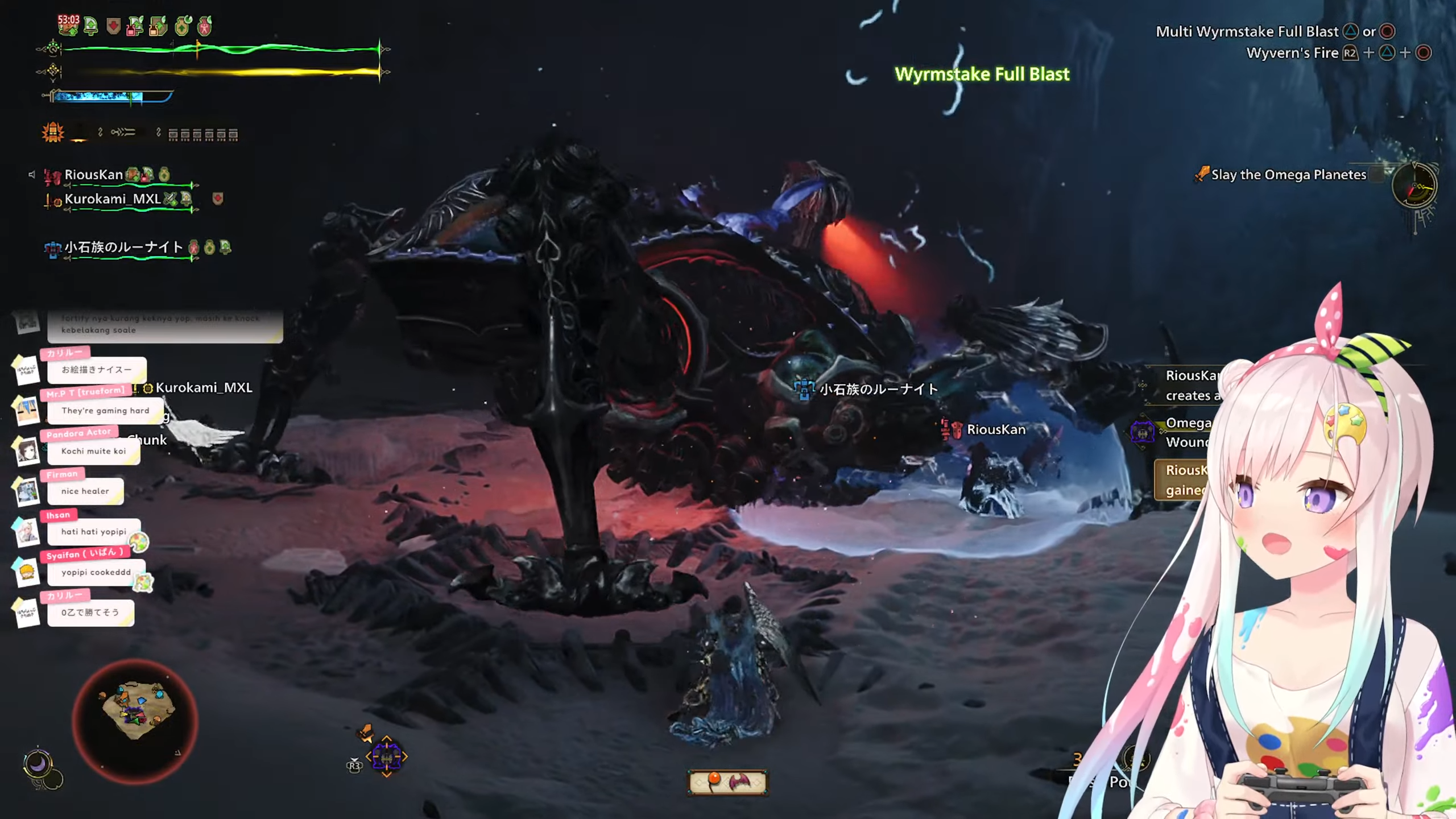Image resolution: width=1456 pixels, height=819 pixels.
Task: Select RiousKan in the party list
Action: coord(94,175)
